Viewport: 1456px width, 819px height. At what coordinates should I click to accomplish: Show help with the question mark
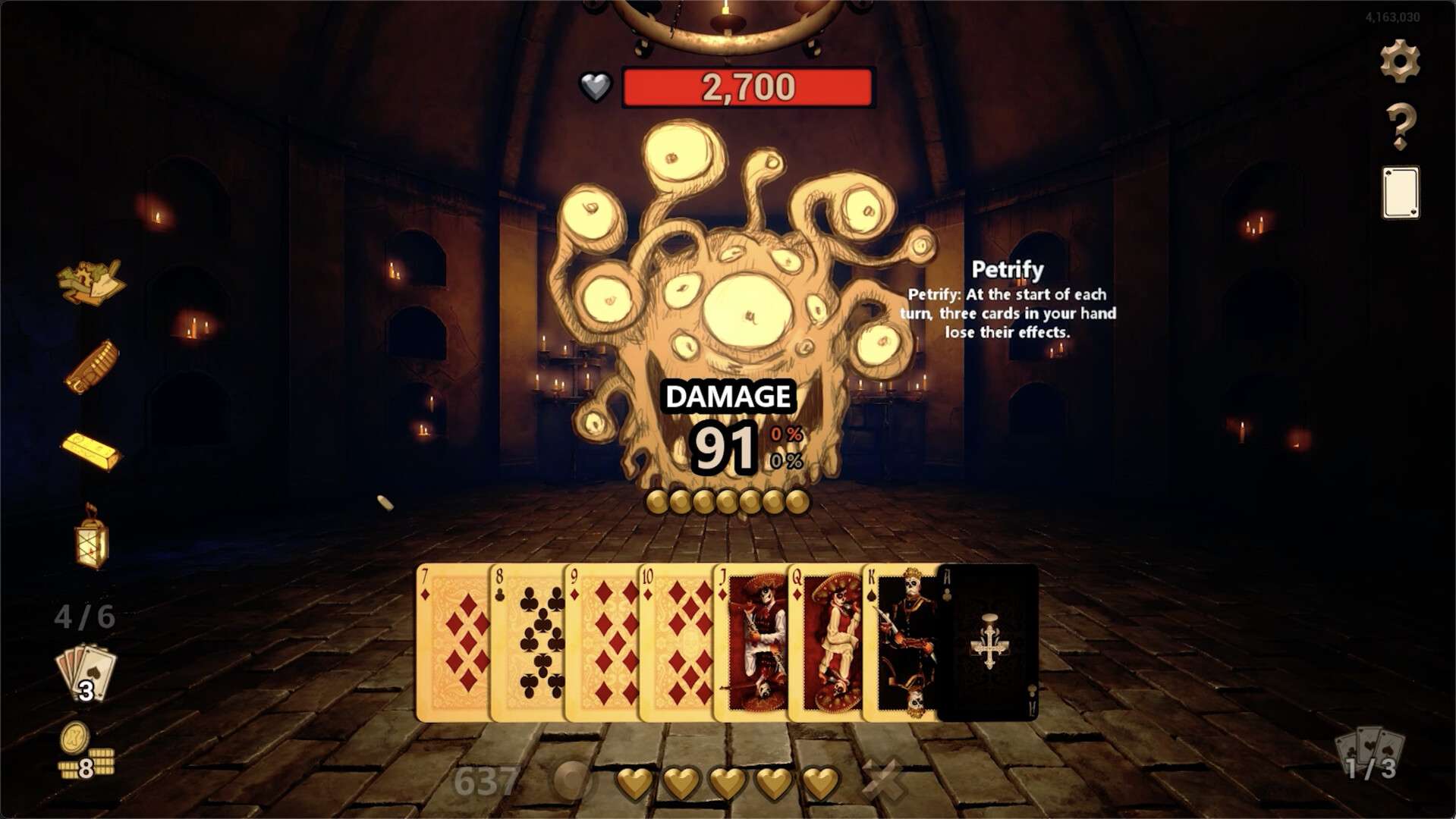(1400, 126)
